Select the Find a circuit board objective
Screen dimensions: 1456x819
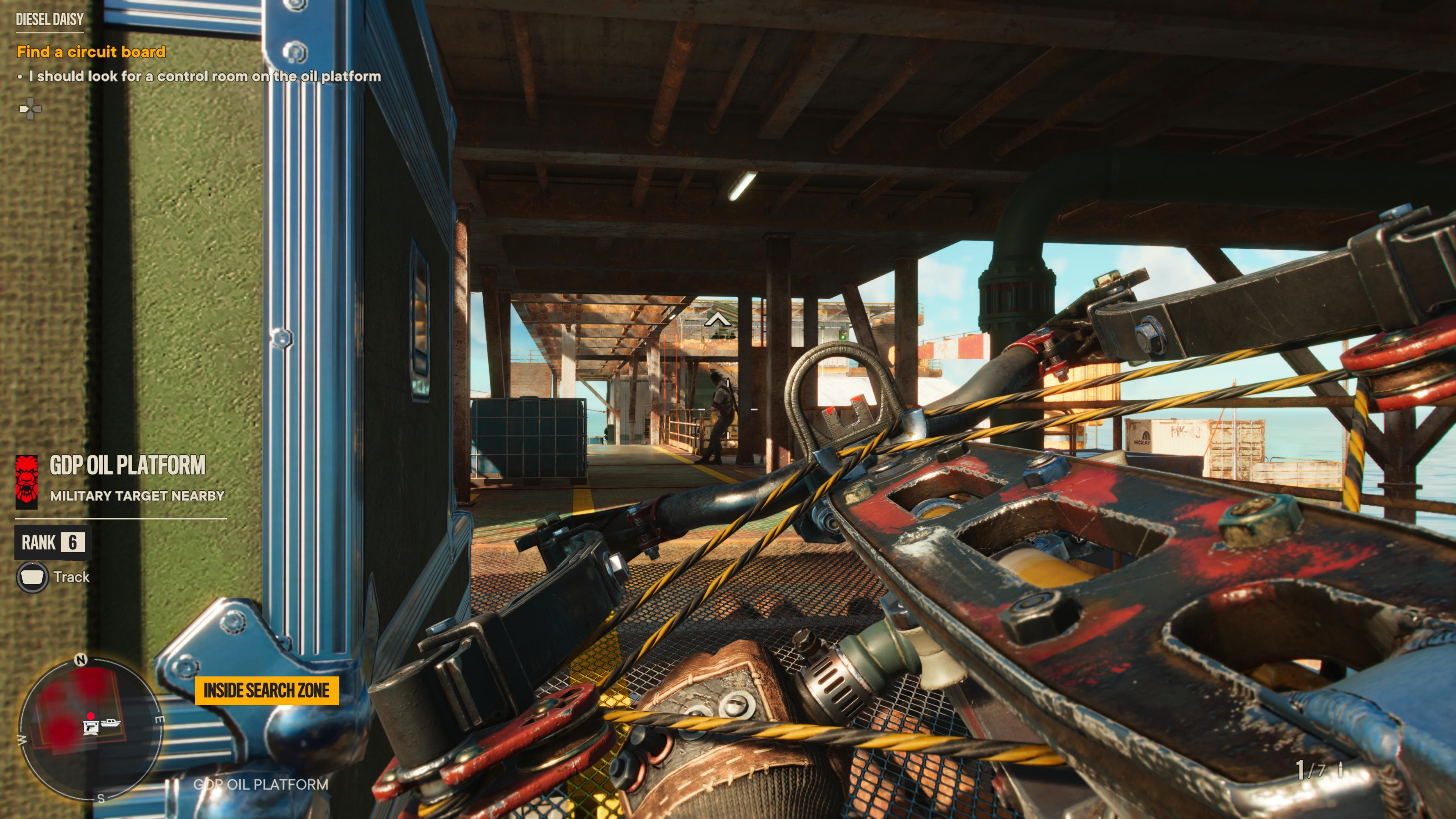point(91,52)
